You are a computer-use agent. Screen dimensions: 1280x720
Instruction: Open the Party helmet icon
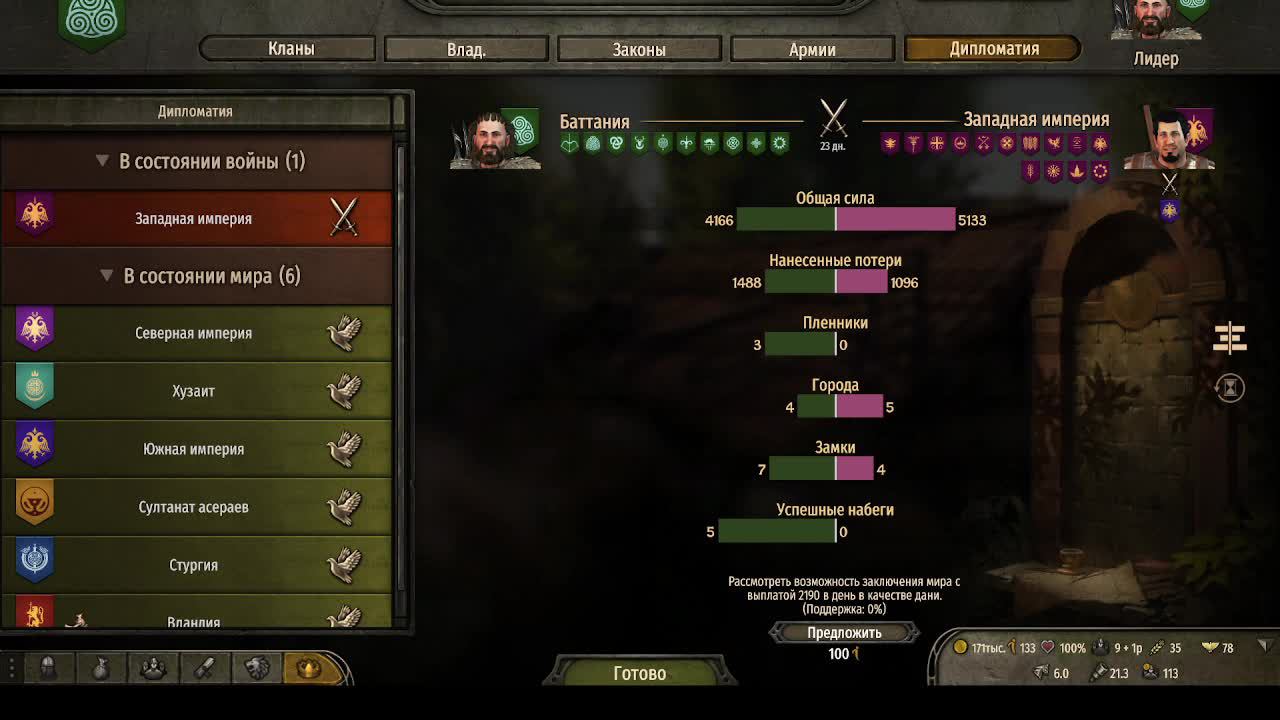pos(48,668)
